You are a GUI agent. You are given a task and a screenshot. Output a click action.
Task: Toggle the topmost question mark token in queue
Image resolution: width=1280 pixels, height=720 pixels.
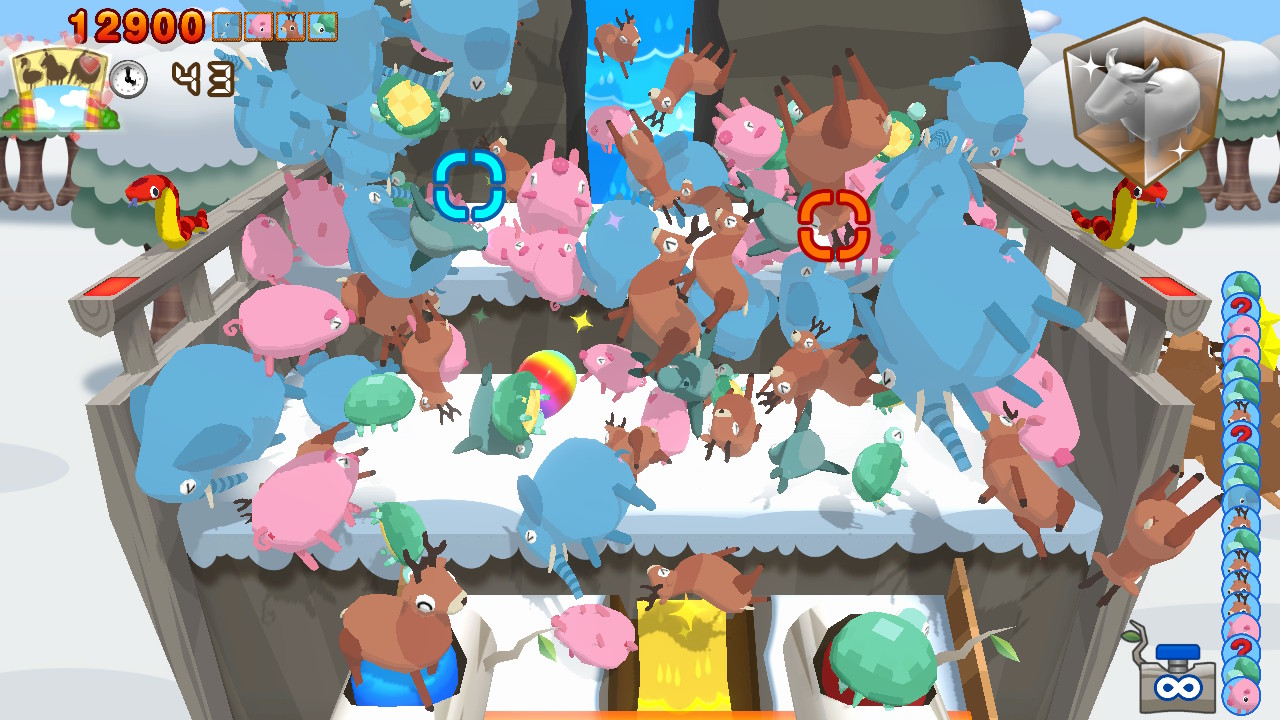coord(1242,307)
